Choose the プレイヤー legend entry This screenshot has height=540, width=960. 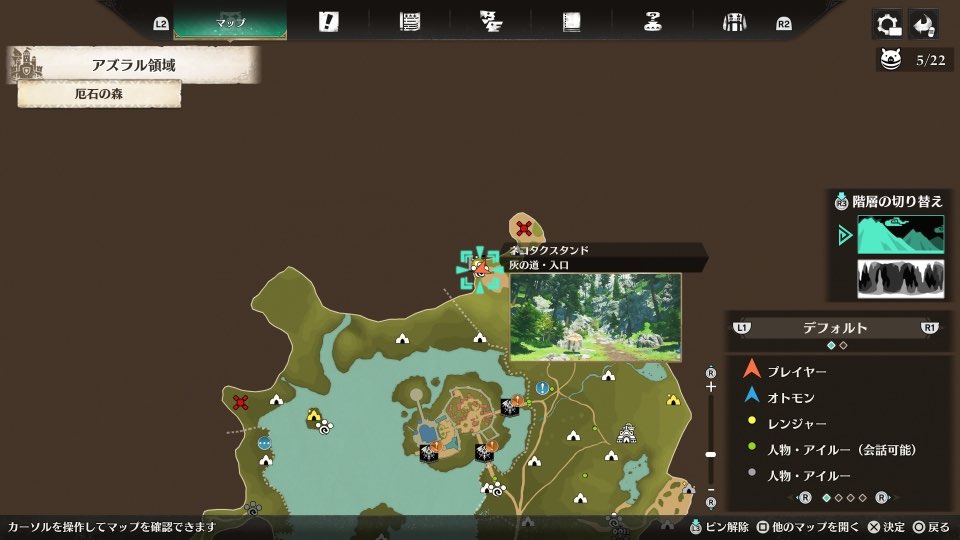pos(796,371)
